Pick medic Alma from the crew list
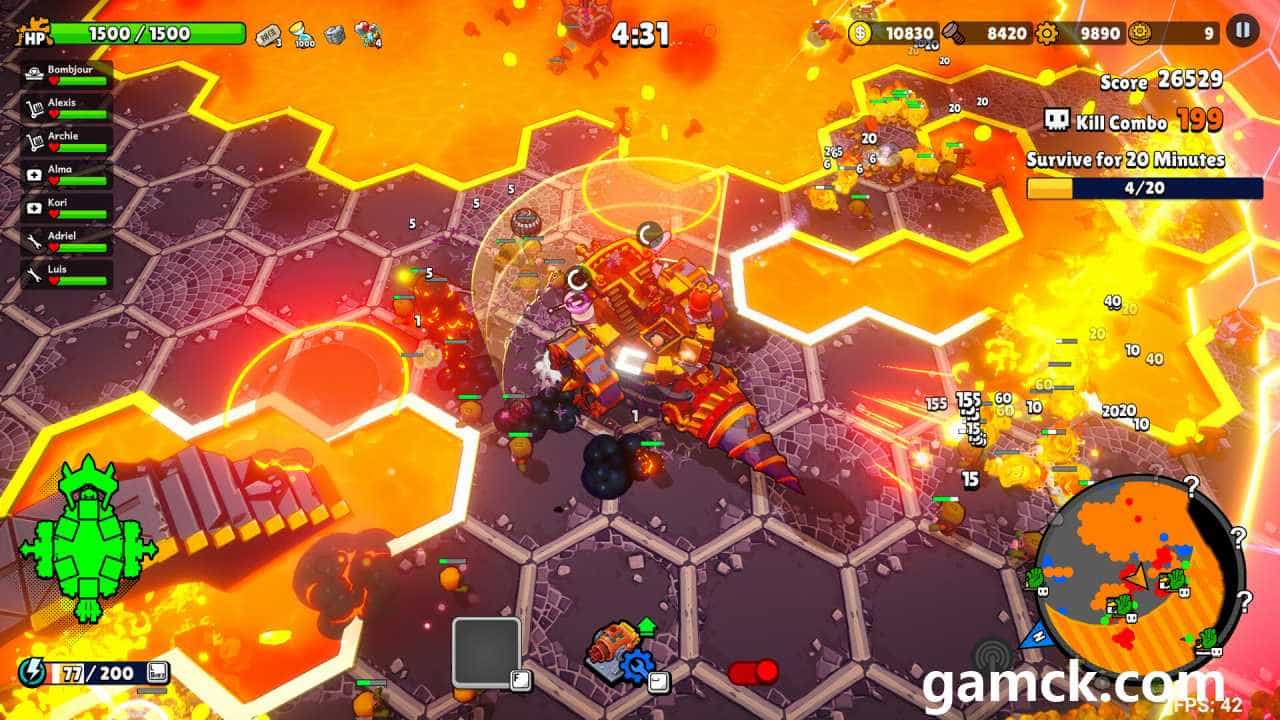This screenshot has height=720, width=1280. 66,175
